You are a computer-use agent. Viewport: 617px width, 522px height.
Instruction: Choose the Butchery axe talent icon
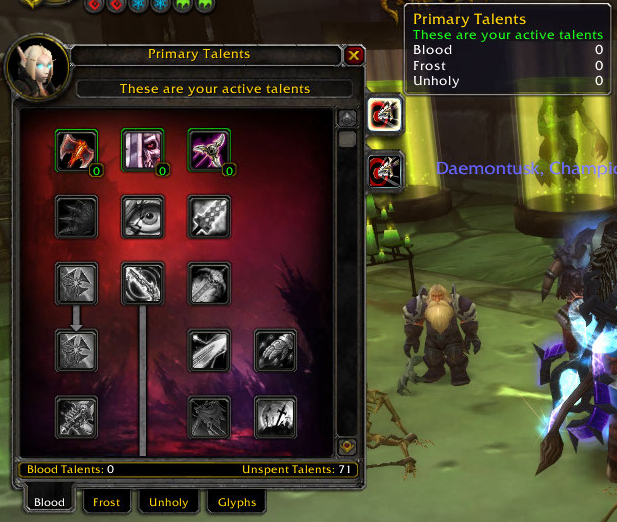(x=76, y=150)
